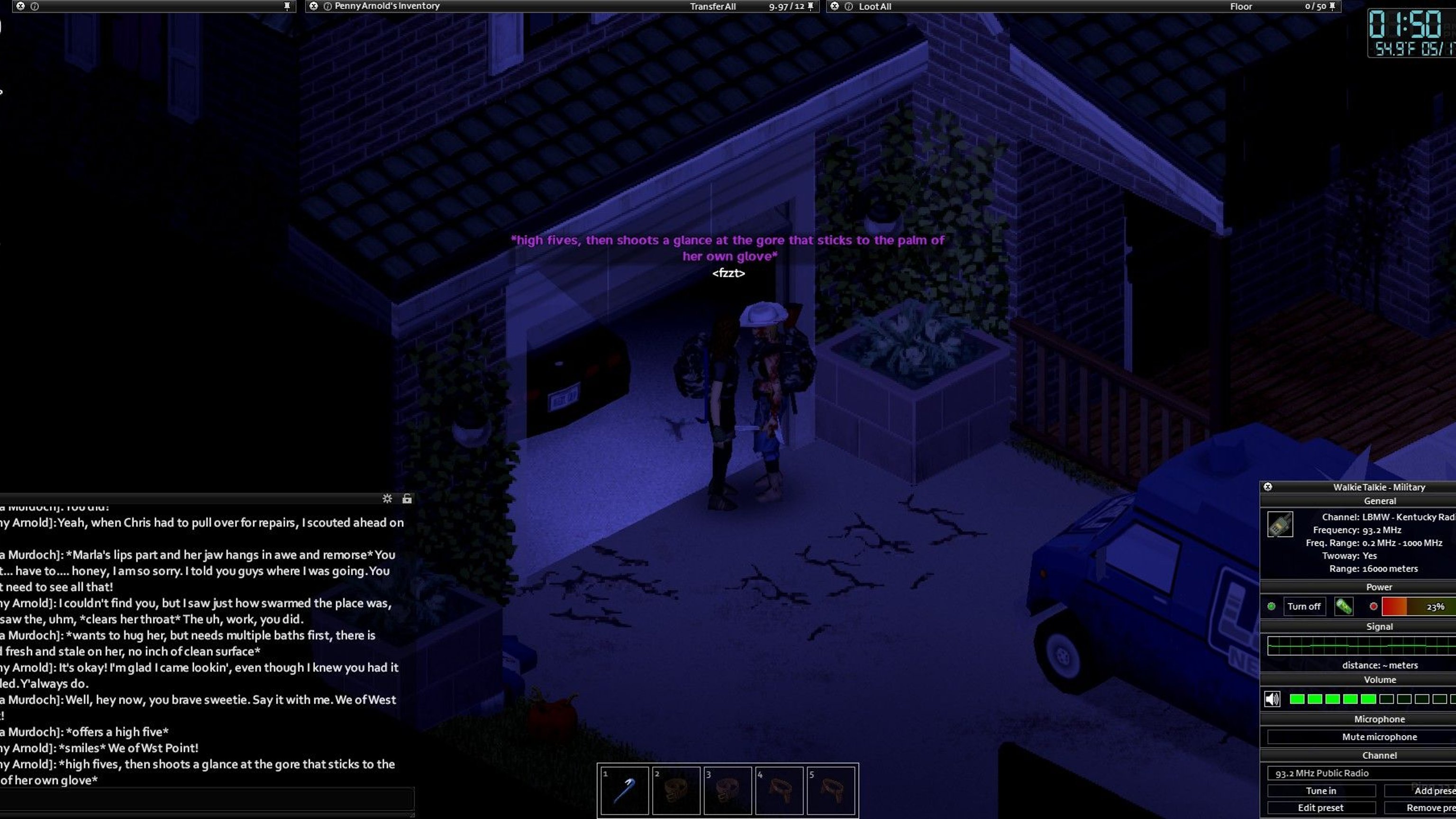Click the chat text entry box

pos(206,800)
